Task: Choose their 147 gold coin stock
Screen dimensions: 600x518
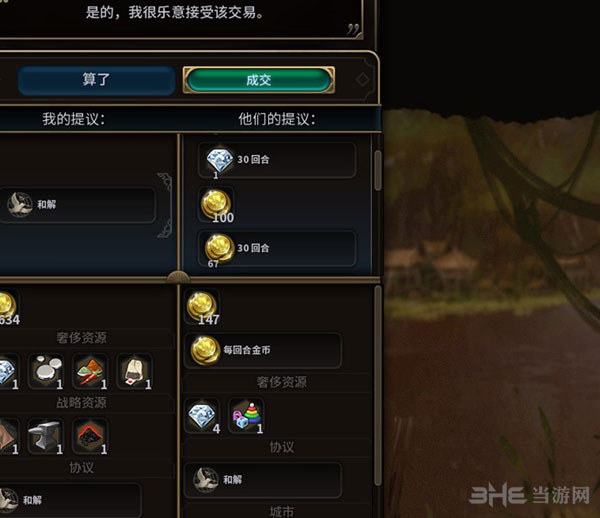Action: (202, 307)
